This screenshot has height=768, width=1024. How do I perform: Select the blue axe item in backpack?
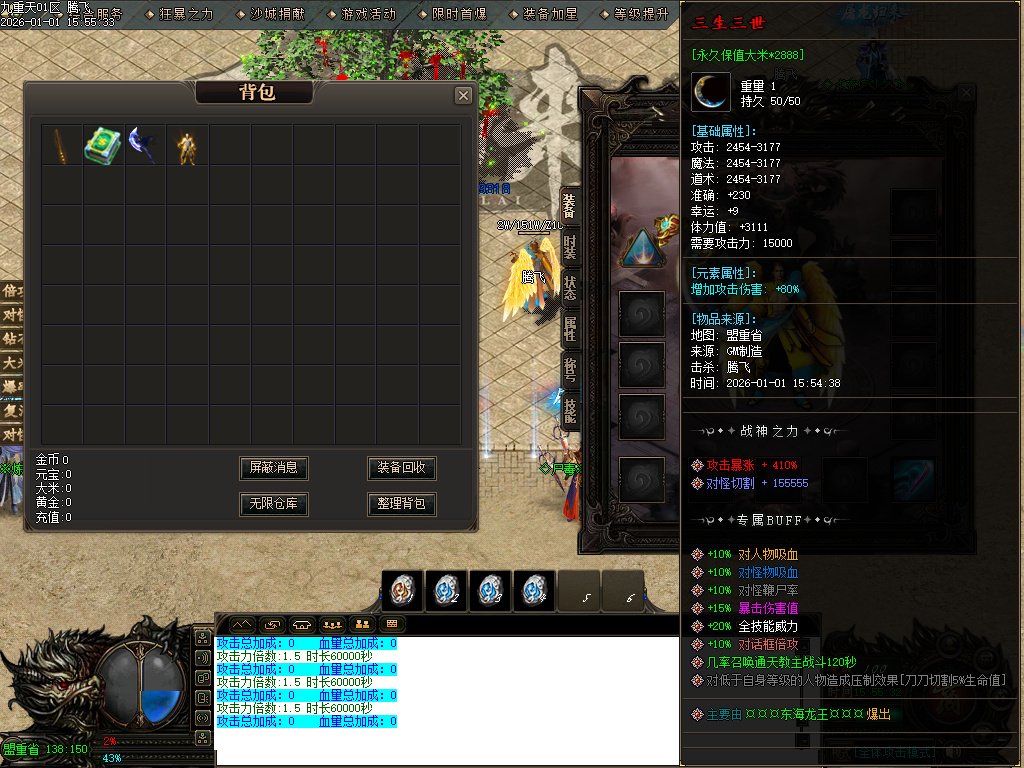tap(143, 145)
